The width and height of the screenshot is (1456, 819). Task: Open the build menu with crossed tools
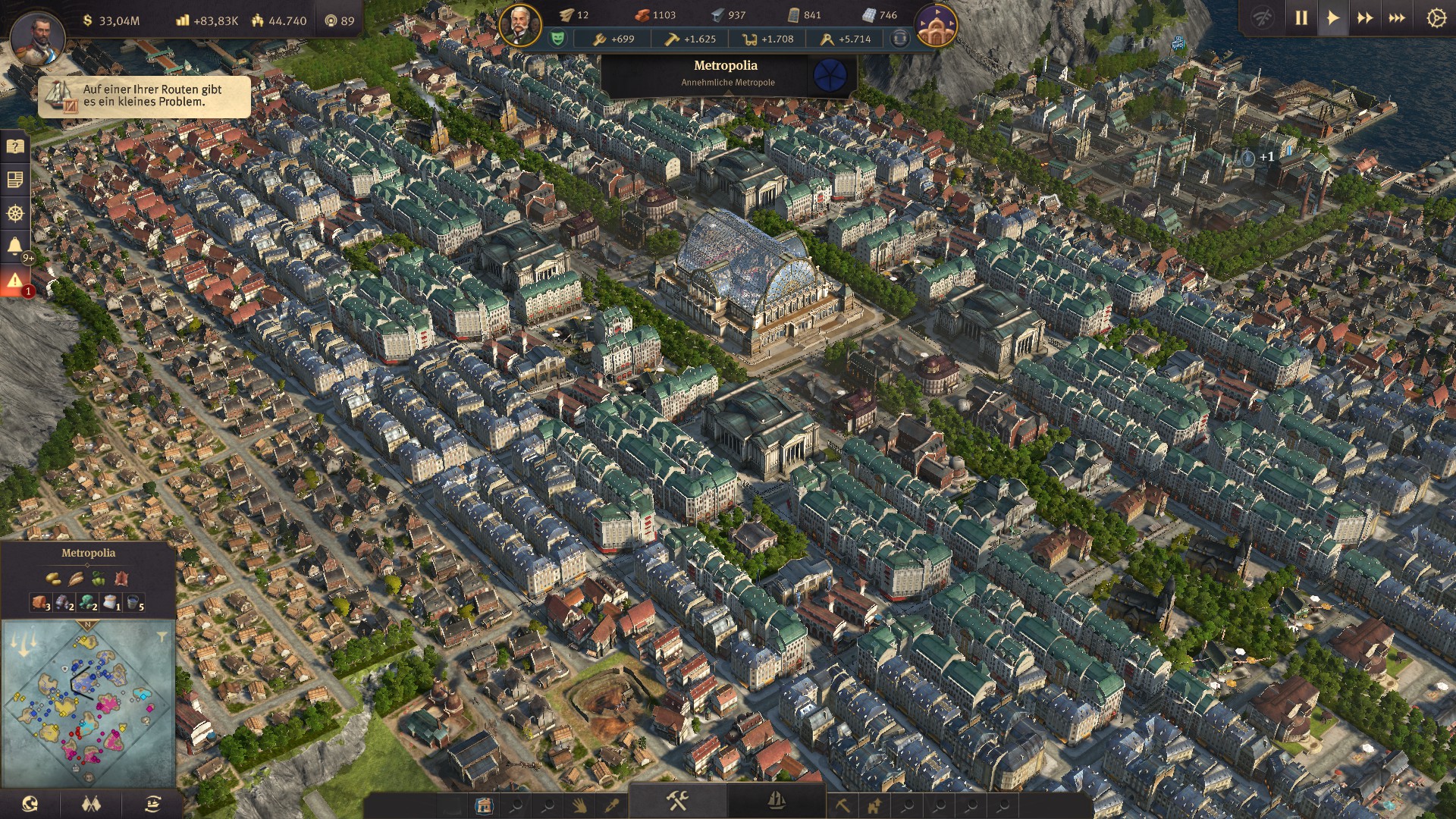[677, 801]
